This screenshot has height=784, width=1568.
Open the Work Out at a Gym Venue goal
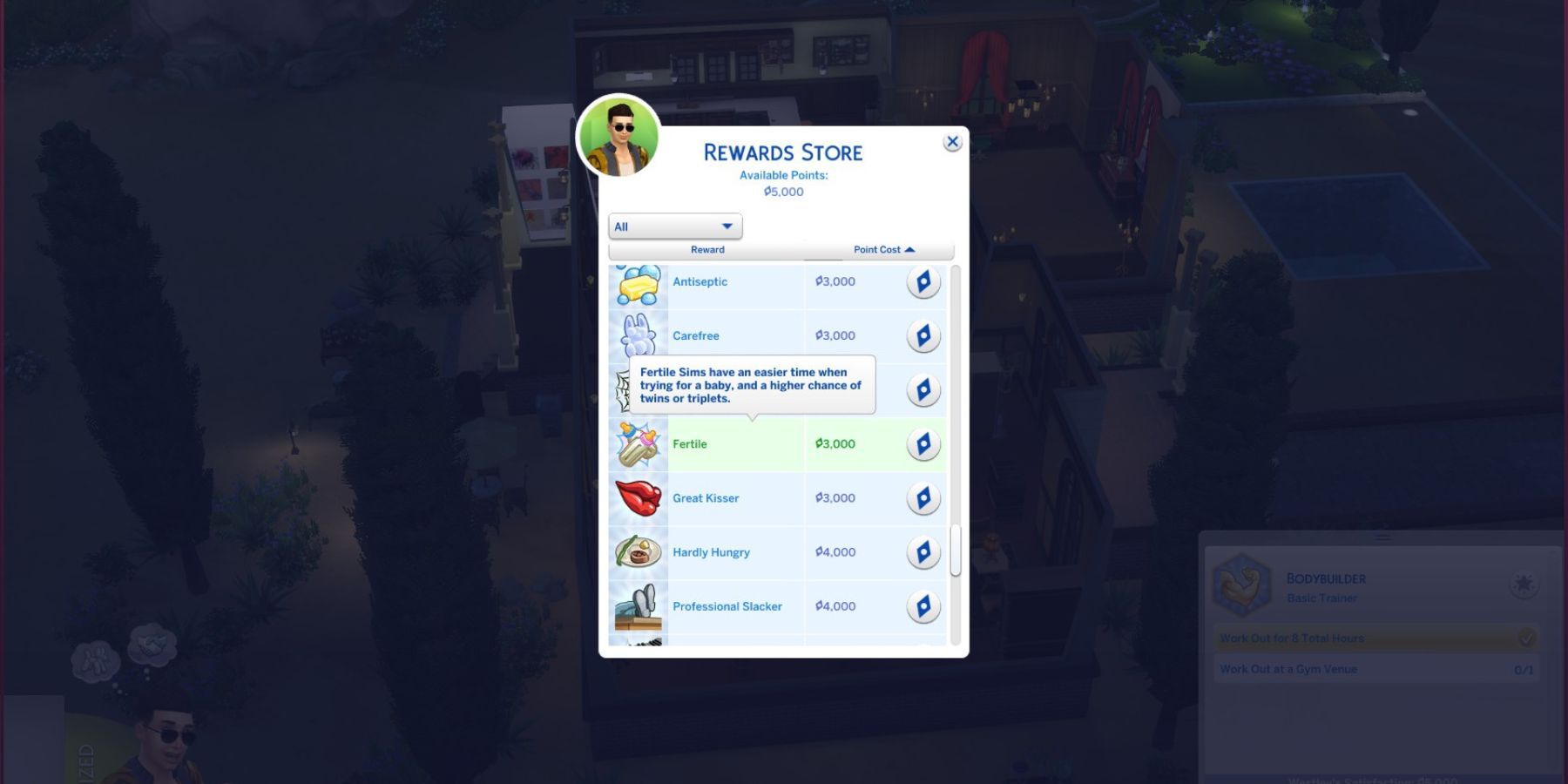point(1288,669)
